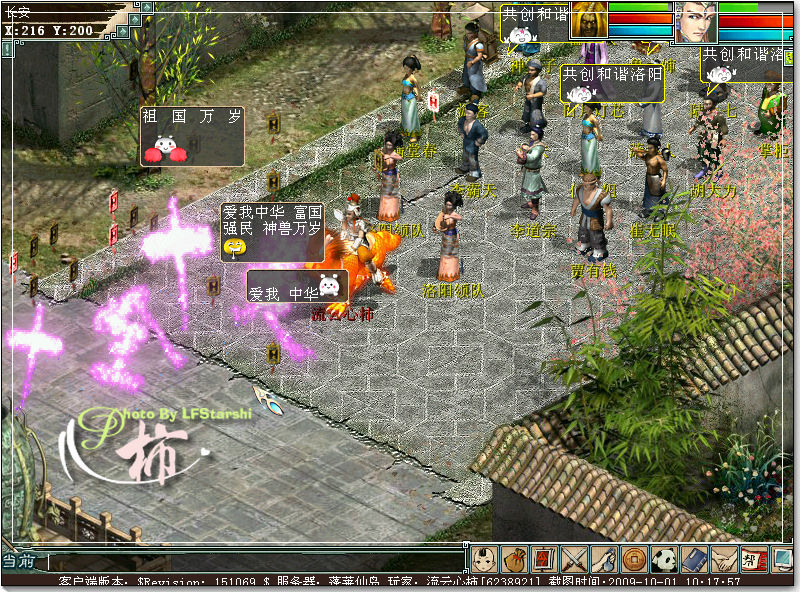This screenshot has width=800, height=592.
Task: Open the computer monitor system icon
Action: [779, 559]
